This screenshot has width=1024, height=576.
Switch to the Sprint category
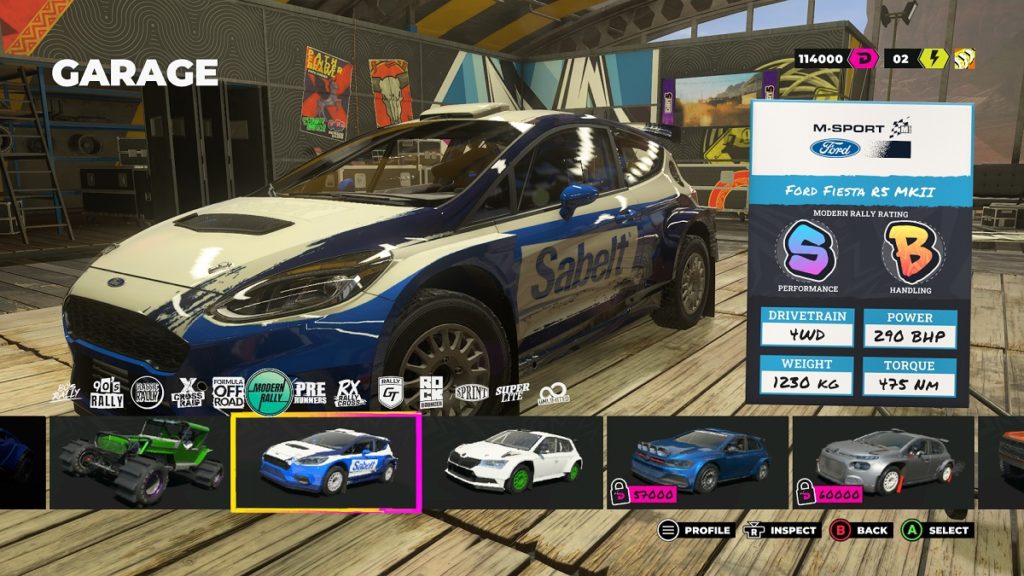471,393
